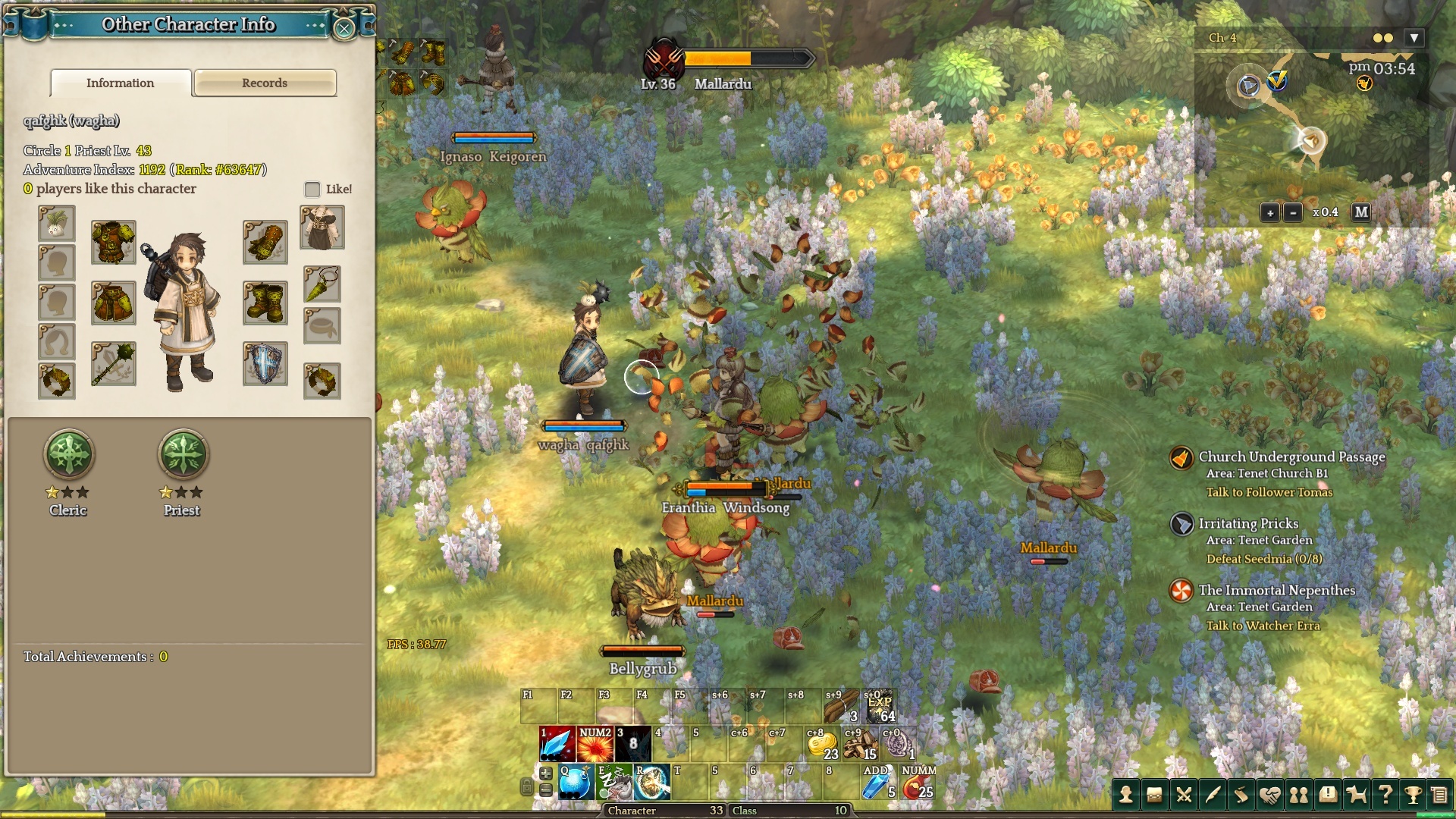Viewport: 1456px width, 819px height.
Task: Select the Irritating Pricks quest tracker entry
Action: (1248, 524)
